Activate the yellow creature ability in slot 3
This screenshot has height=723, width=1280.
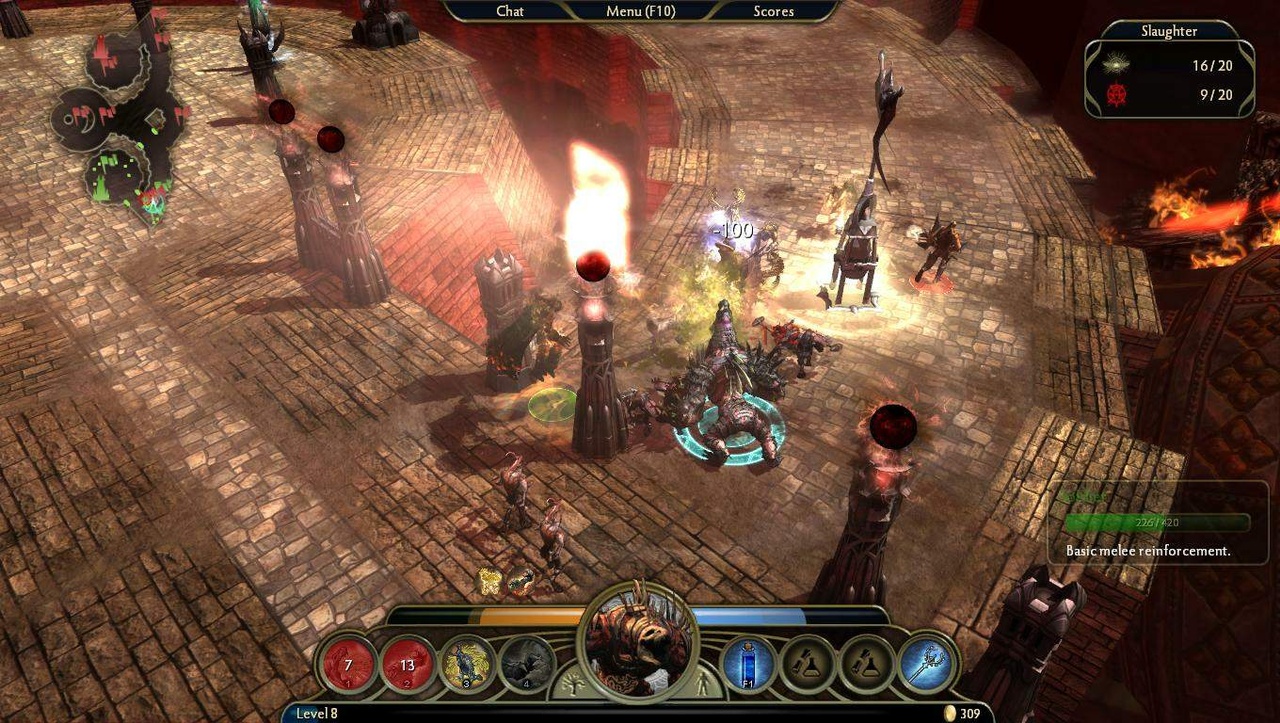(466, 664)
